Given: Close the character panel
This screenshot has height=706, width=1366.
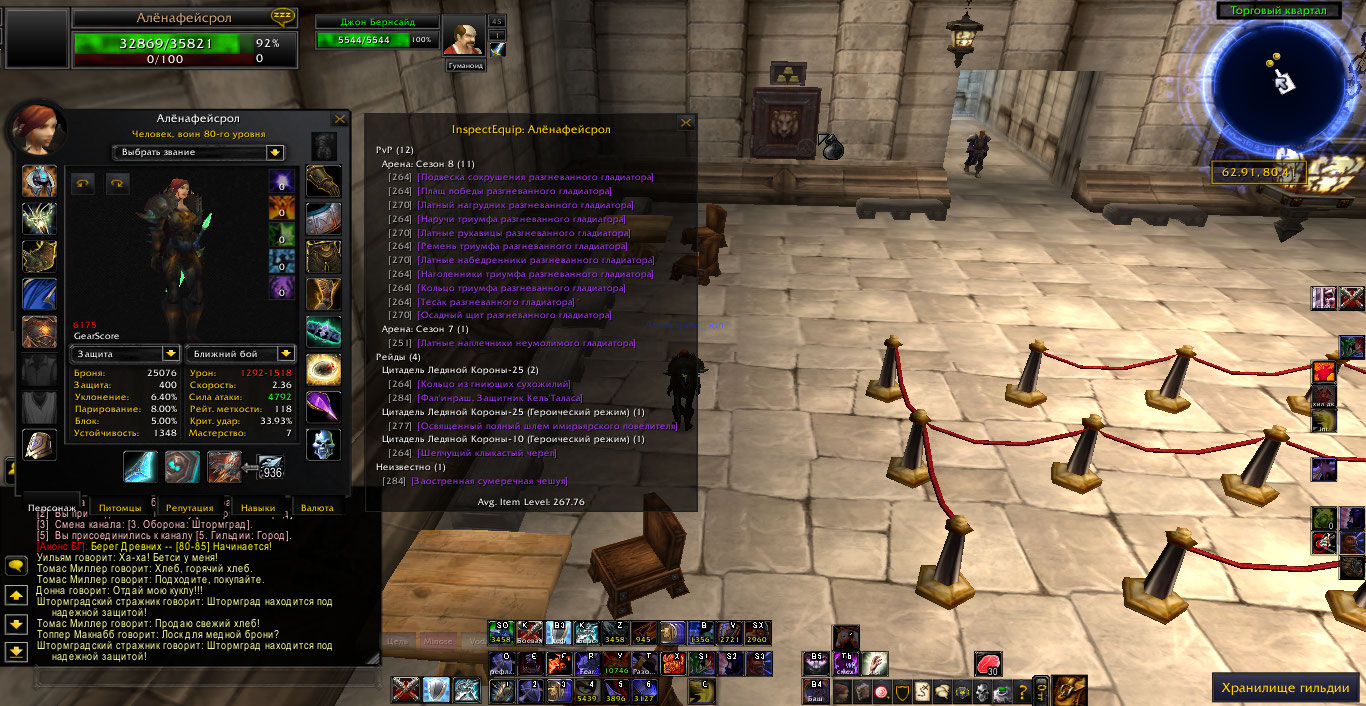Looking at the screenshot, I should [340, 119].
